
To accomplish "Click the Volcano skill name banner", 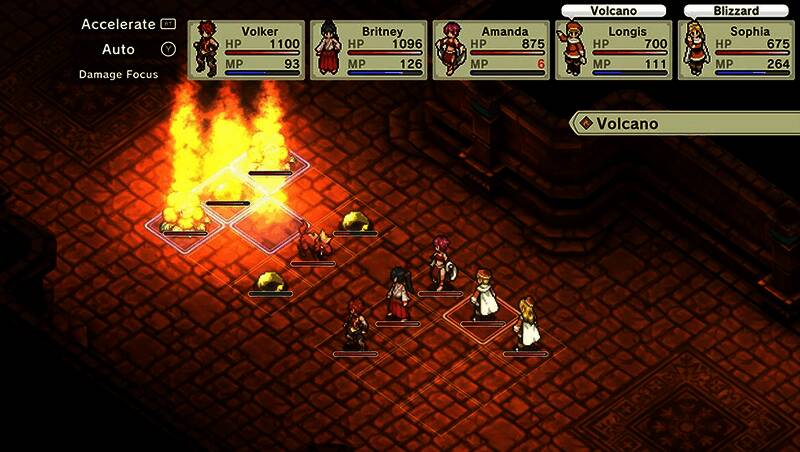I will point(685,124).
